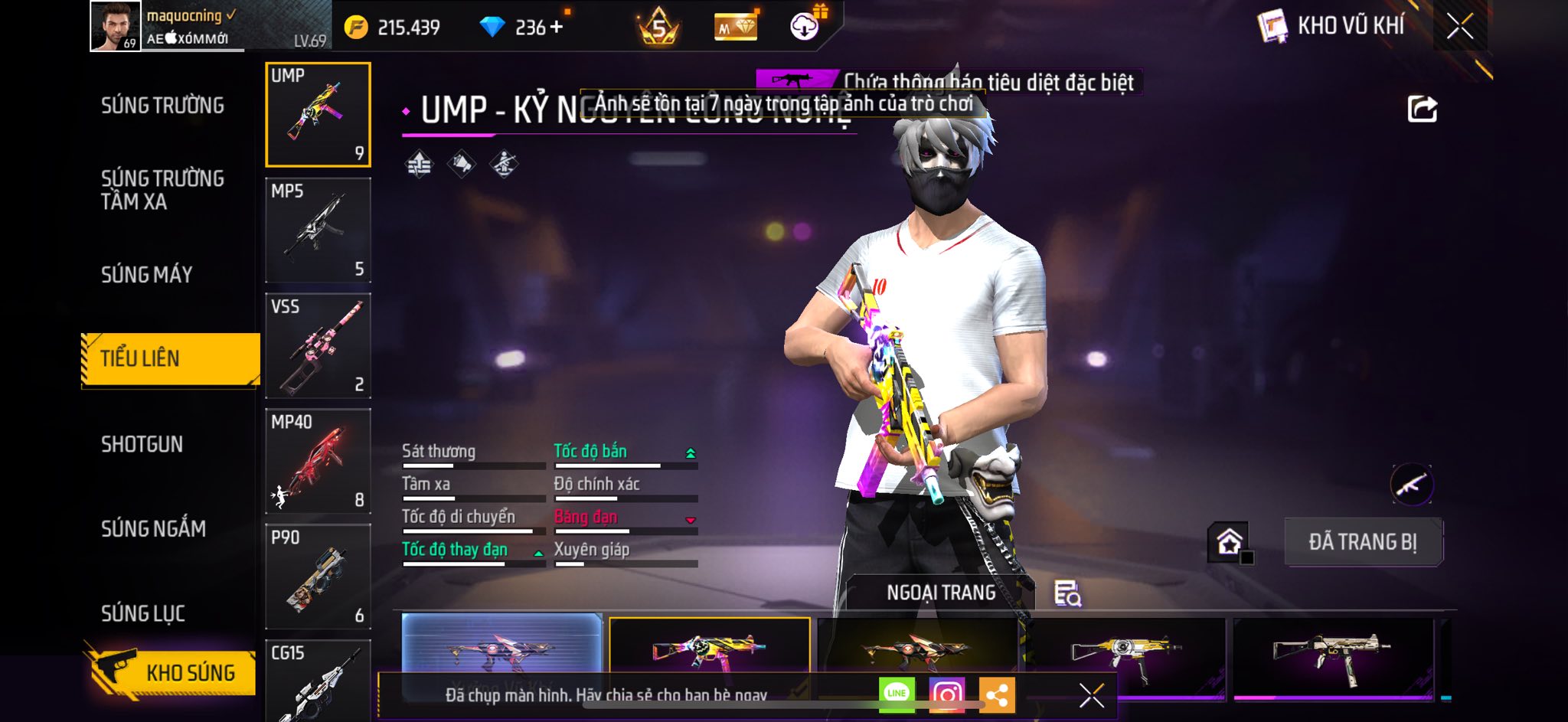Click the Đã Trang Bị button

coord(1363,542)
